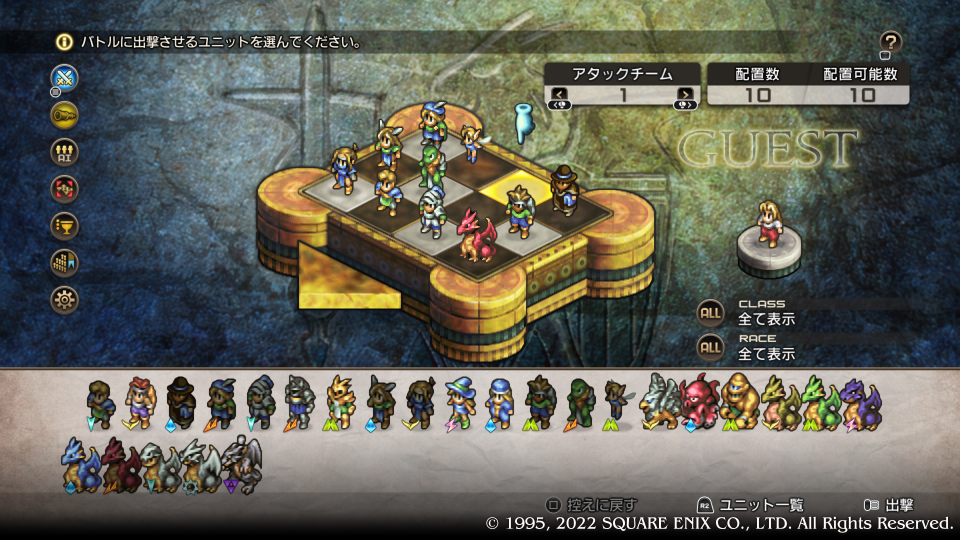Pick the winged fairy unit in roster
Viewport: 960px width, 540px height.
point(614,402)
